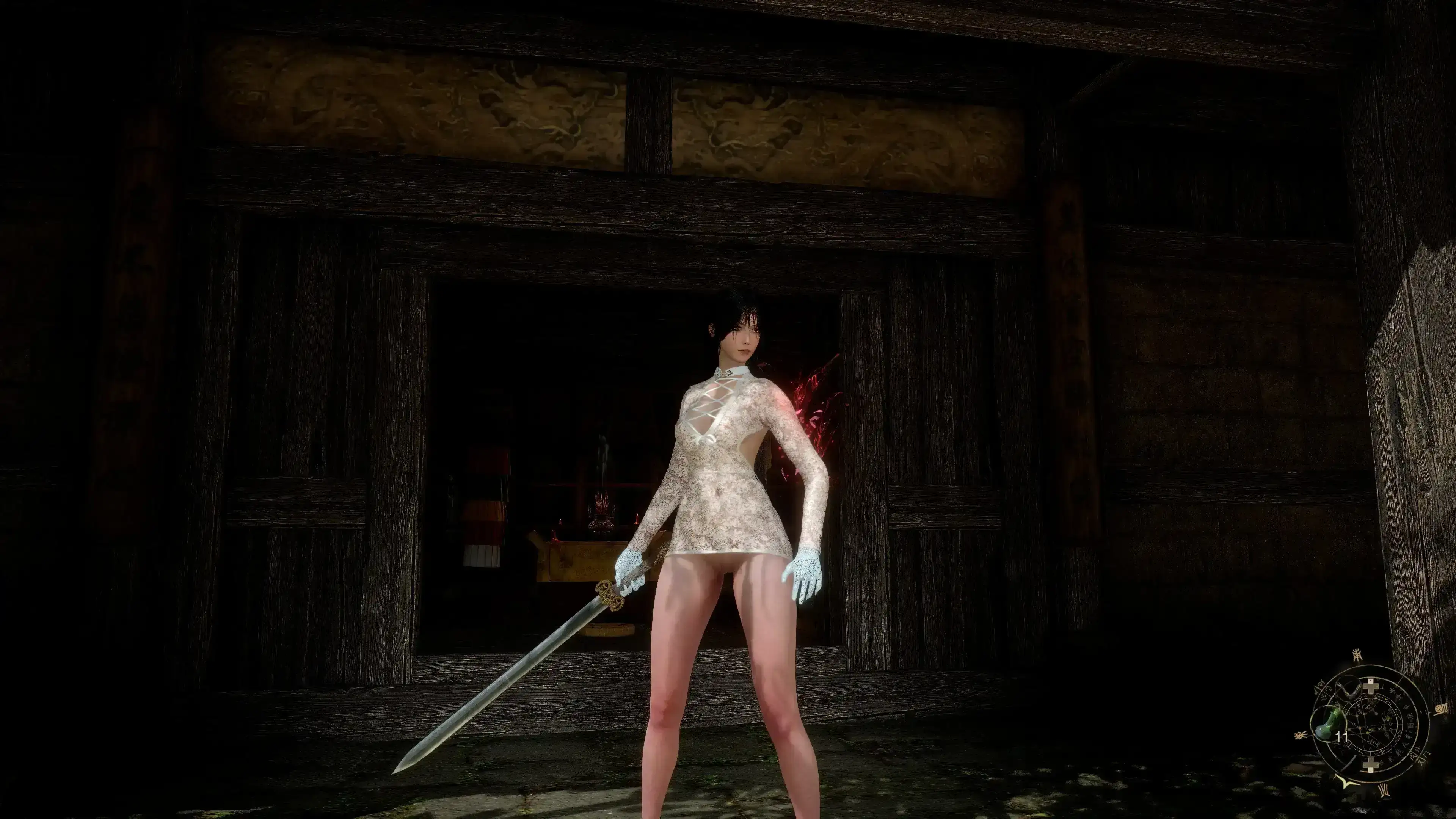Viewport: 1456px width, 819px height.
Task: Click the upper D-pad cross icon on the compass
Action: tap(1371, 687)
